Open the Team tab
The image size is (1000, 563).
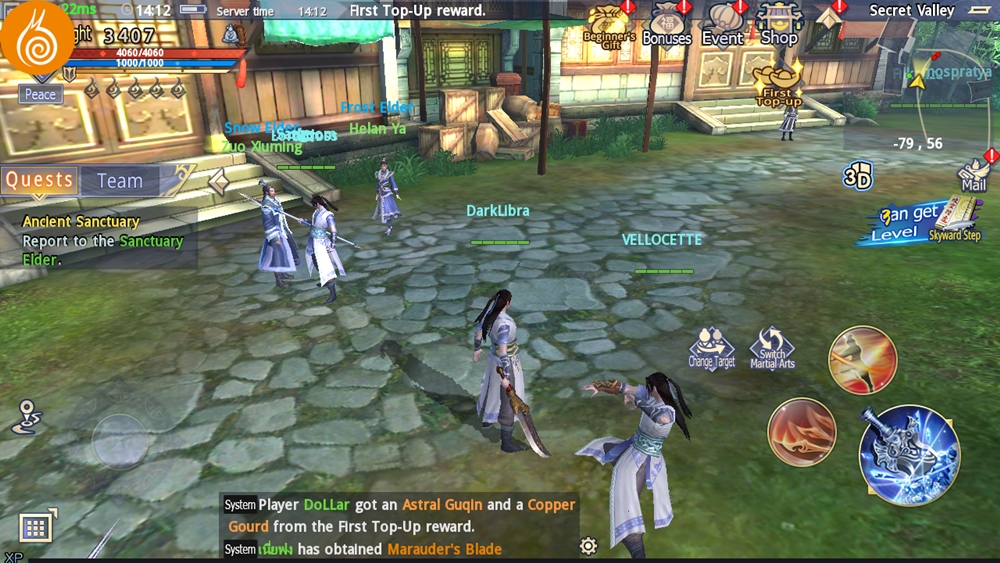pos(120,181)
